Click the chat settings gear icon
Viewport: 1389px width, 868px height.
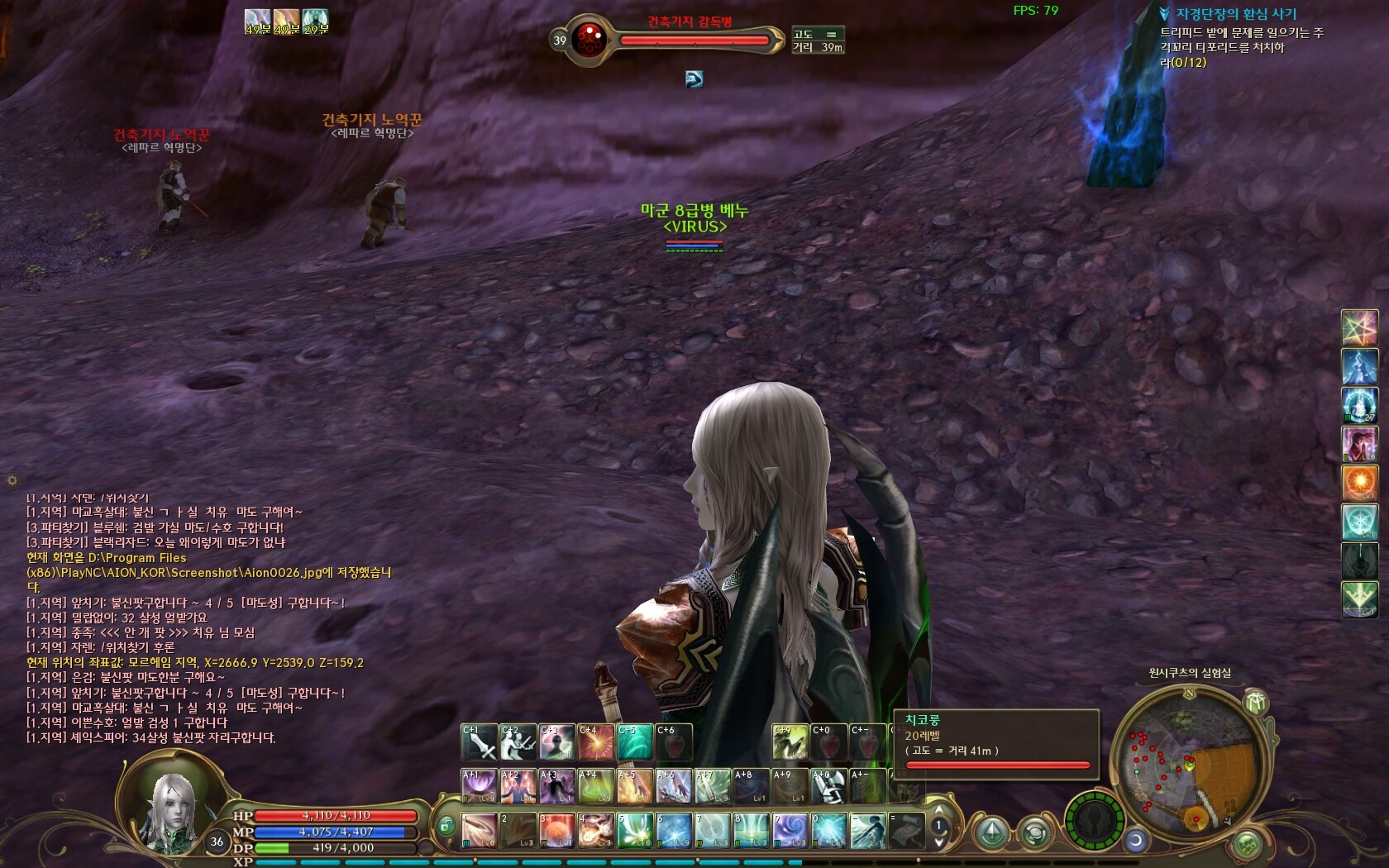point(12,480)
